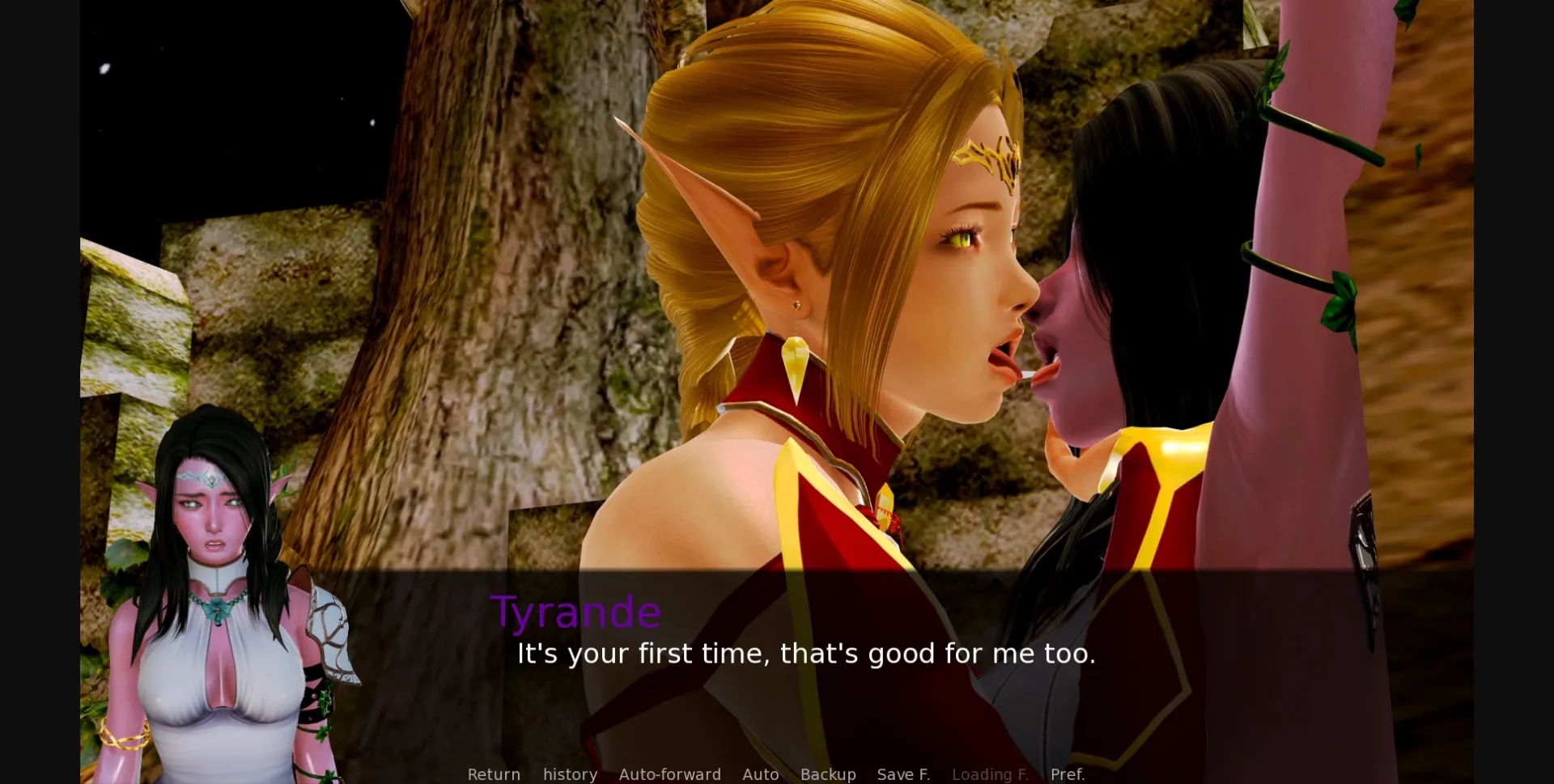Enable Auto-forward mode
1554x784 pixels.
pyautogui.click(x=670, y=774)
